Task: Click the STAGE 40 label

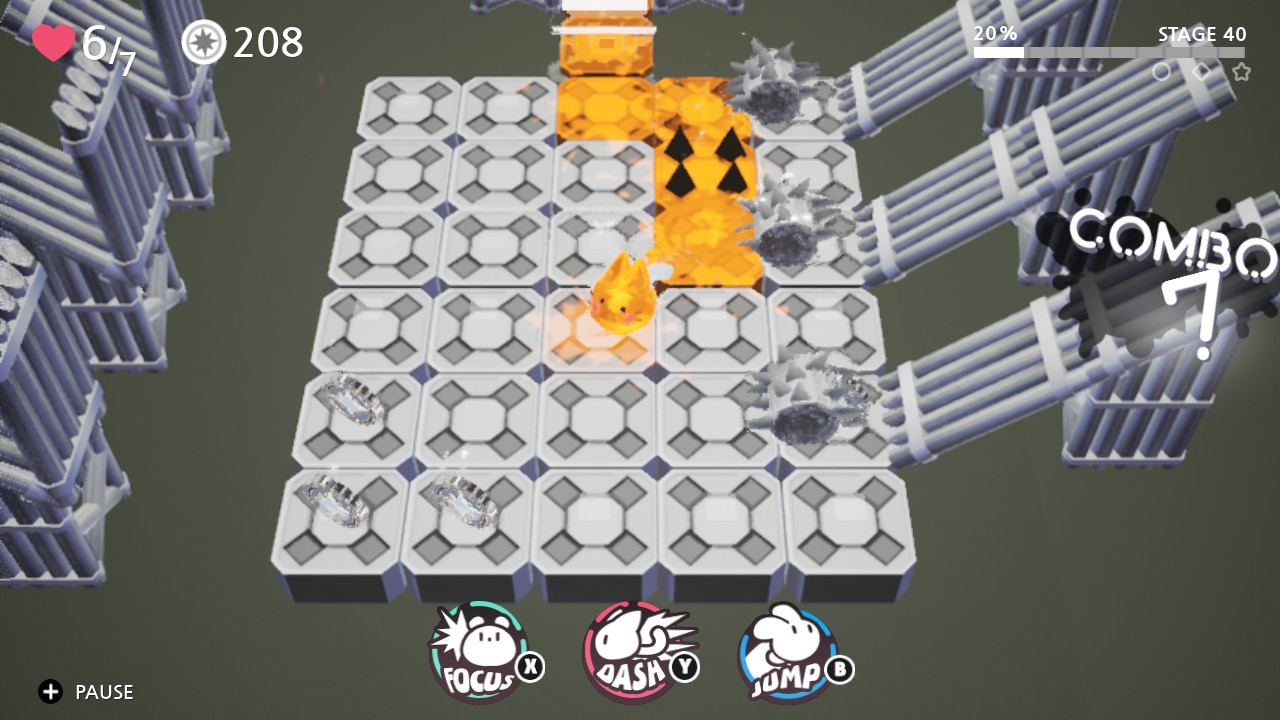Action: [1201, 34]
